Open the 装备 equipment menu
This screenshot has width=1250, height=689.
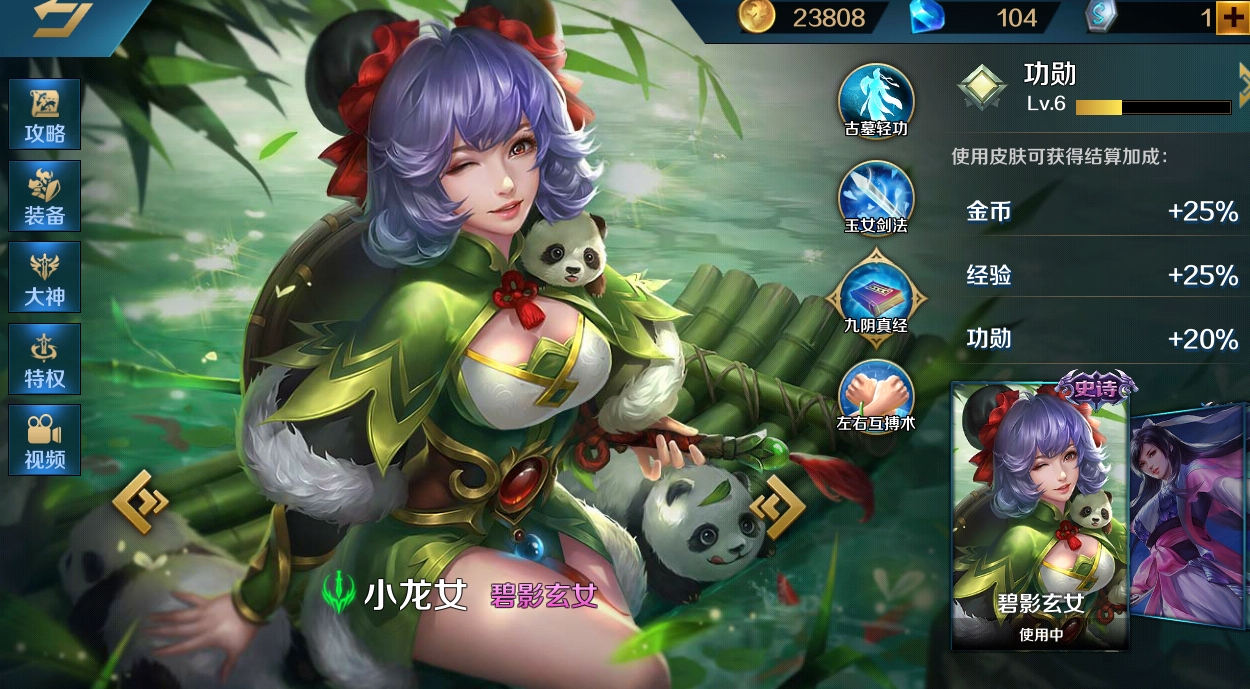45,196
